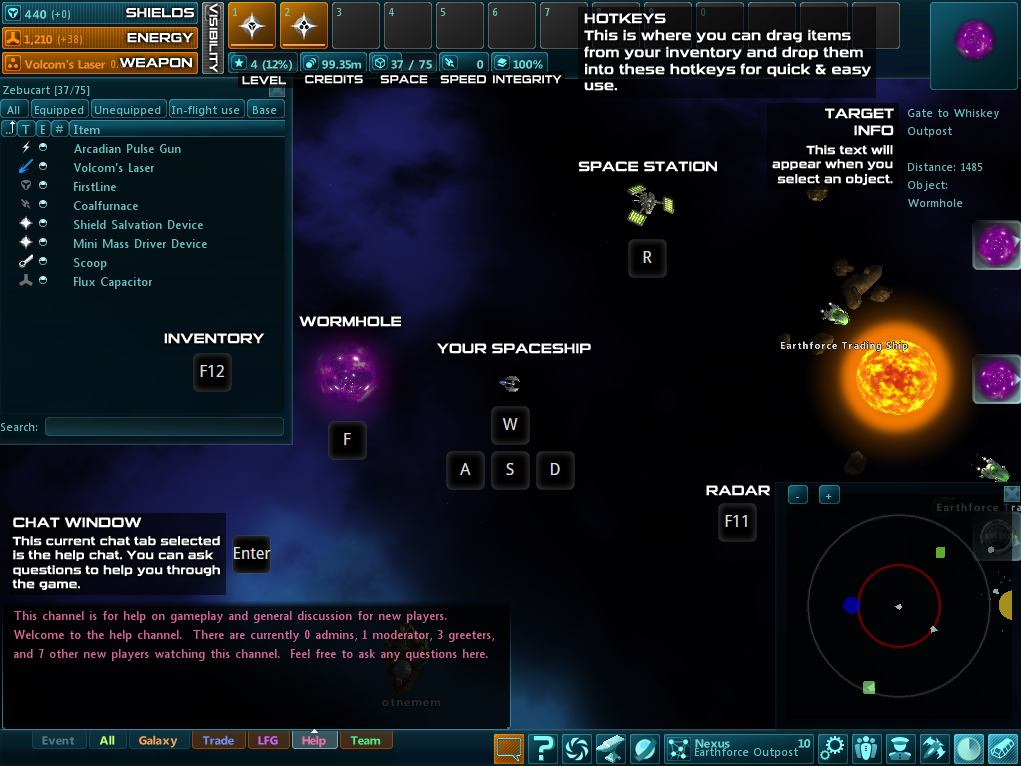Open the question mark help button

[x=543, y=748]
